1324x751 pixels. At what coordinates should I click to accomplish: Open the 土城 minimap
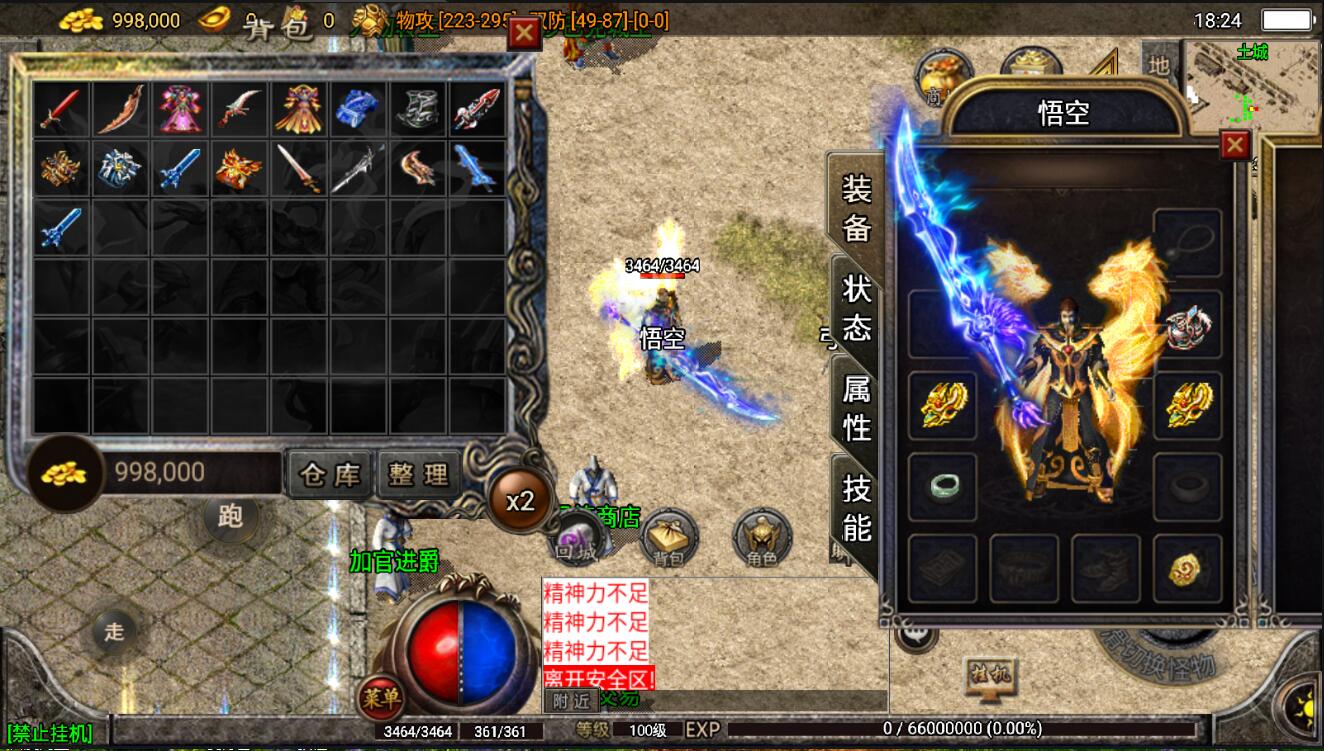click(1252, 87)
